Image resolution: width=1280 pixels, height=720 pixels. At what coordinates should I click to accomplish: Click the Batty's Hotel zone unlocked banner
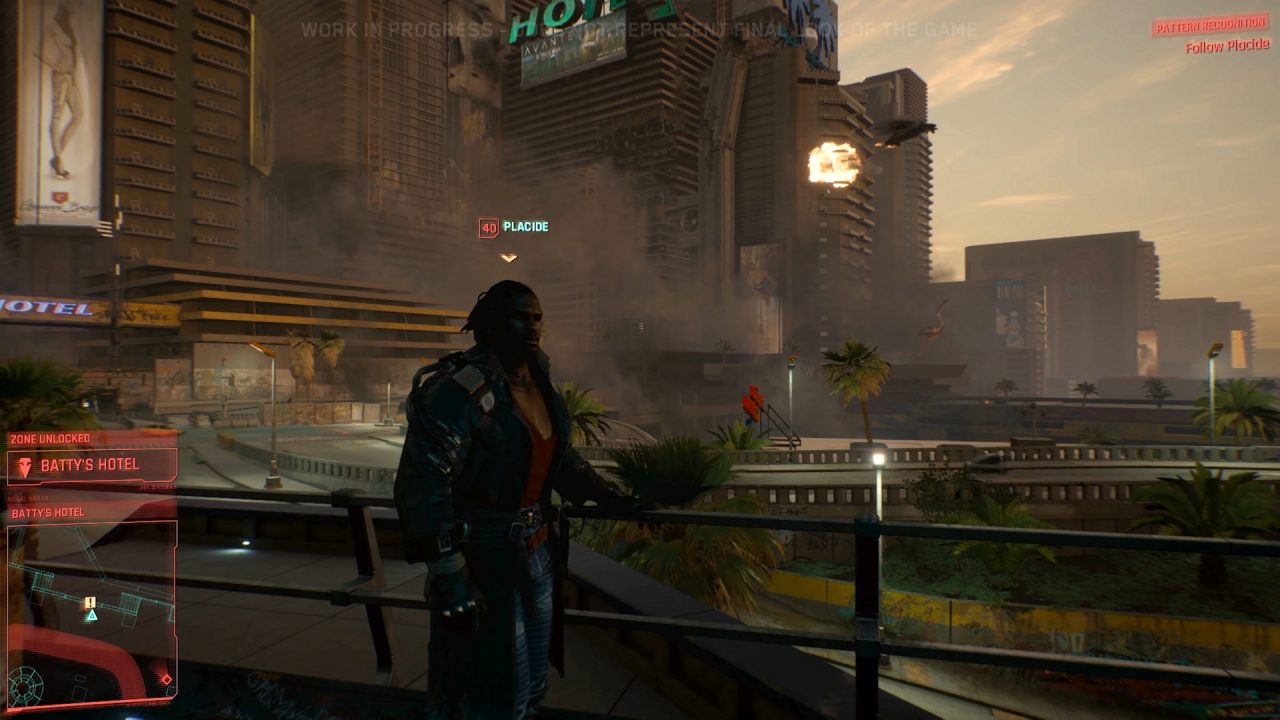[92, 466]
